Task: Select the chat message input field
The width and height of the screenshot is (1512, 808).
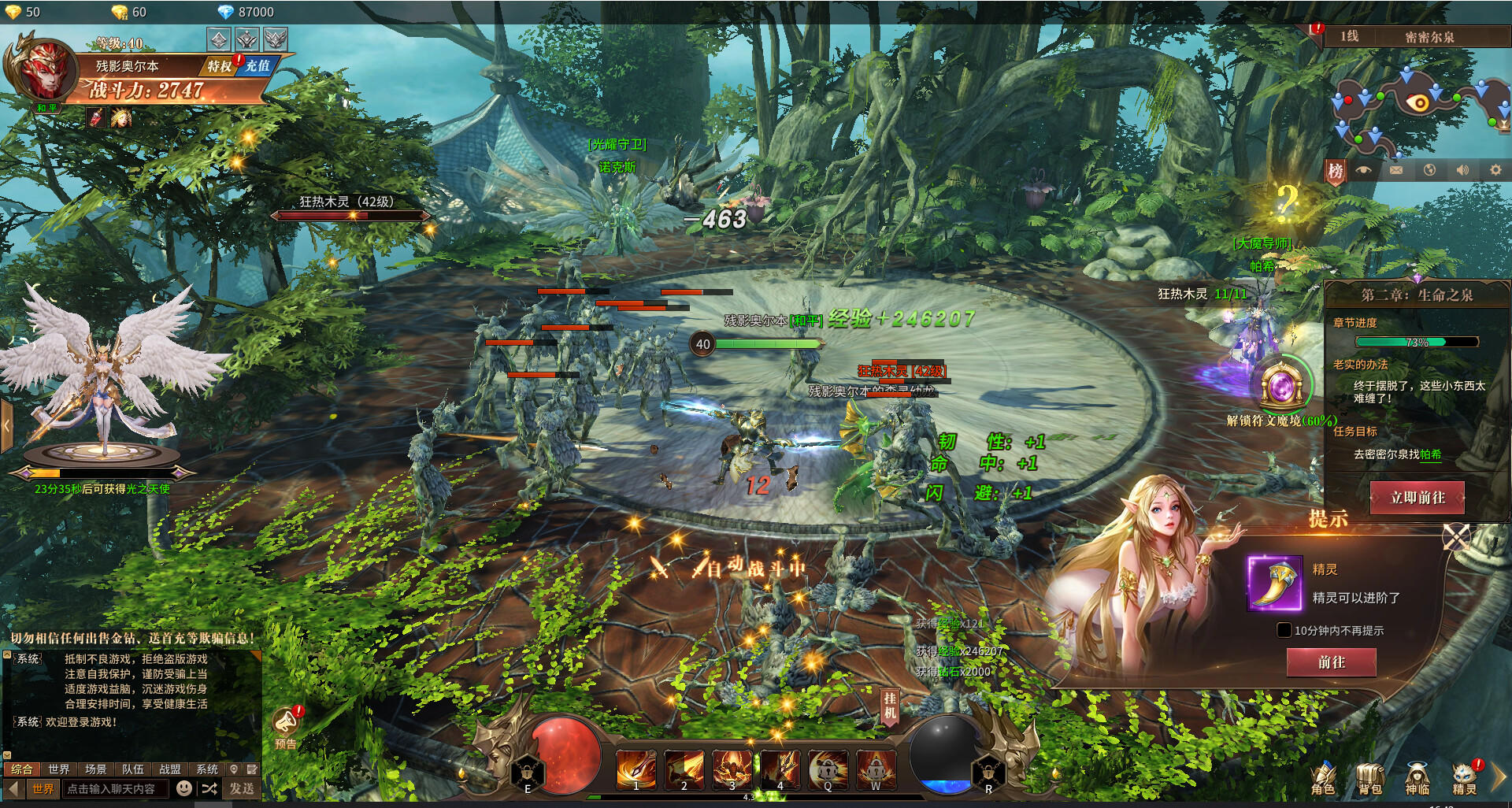Action: [115, 788]
